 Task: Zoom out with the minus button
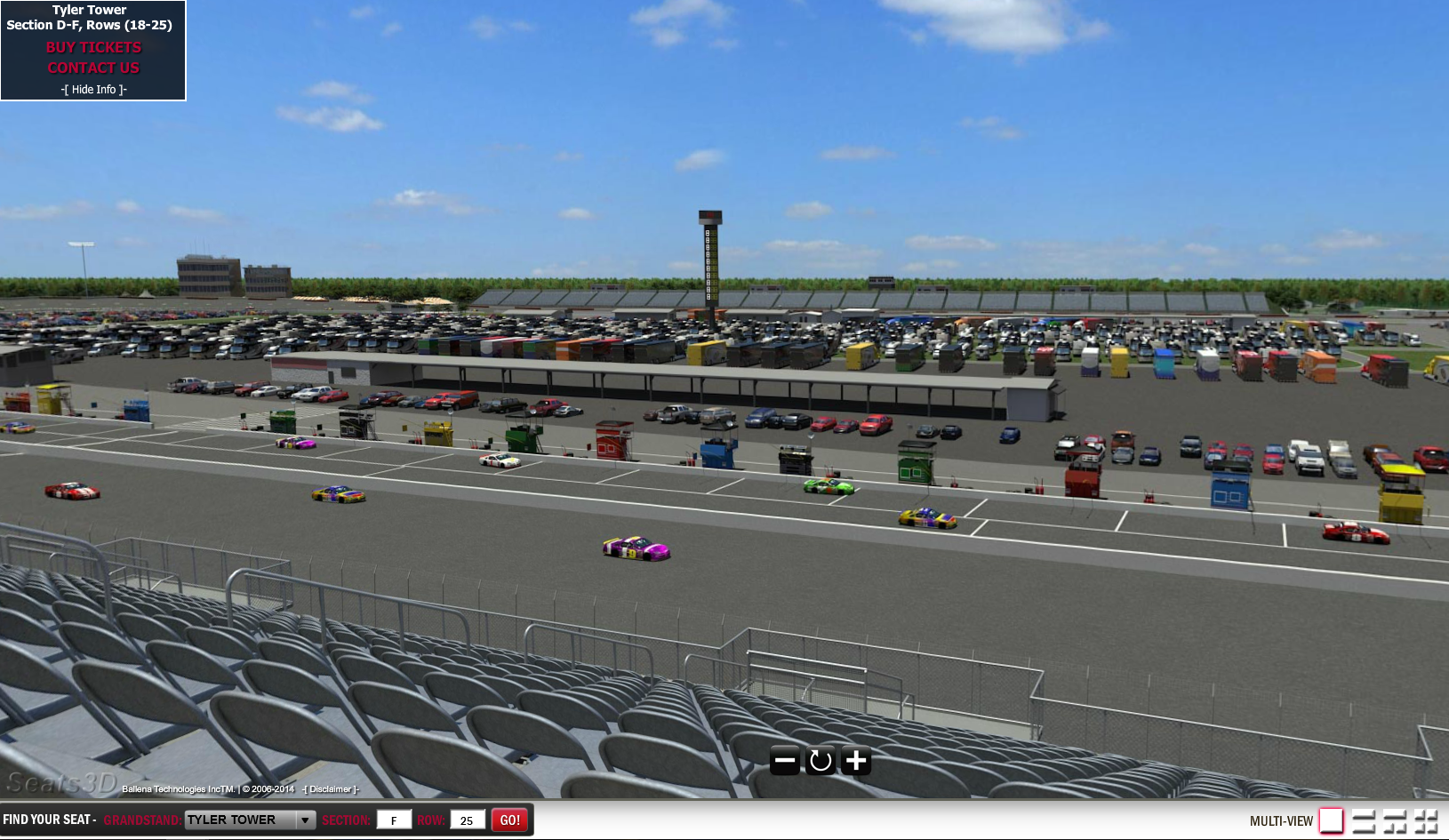[785, 761]
